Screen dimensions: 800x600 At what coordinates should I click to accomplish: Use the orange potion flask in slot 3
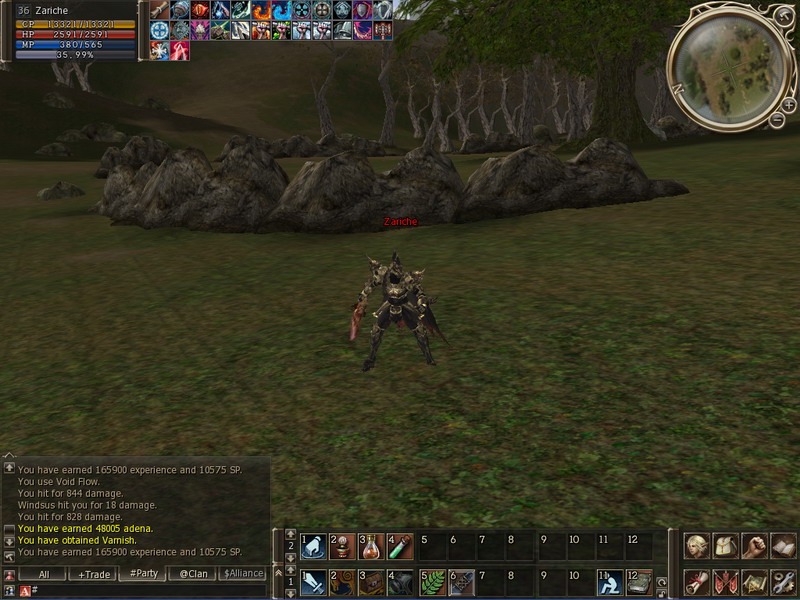(x=371, y=547)
